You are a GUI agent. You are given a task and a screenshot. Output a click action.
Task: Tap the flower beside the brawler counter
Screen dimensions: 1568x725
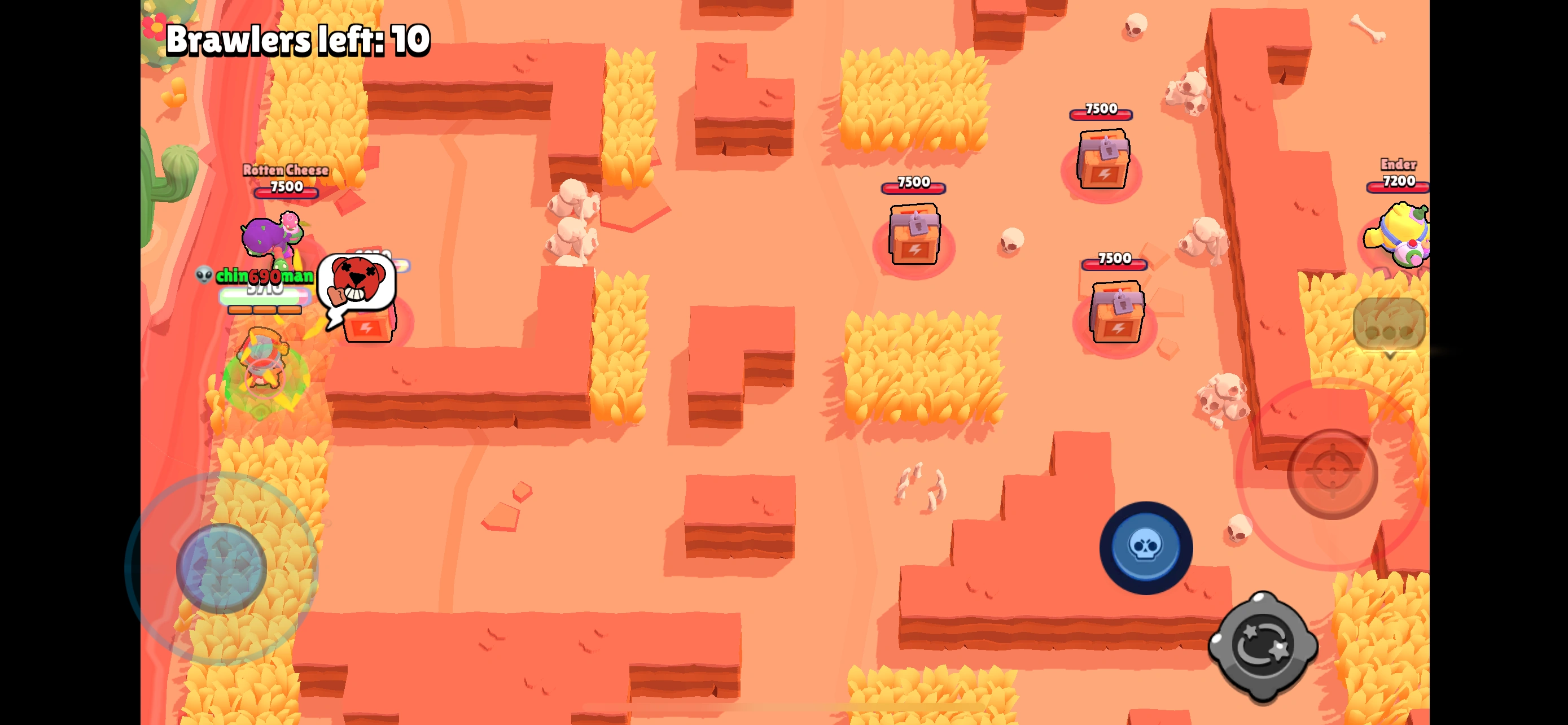[x=154, y=28]
